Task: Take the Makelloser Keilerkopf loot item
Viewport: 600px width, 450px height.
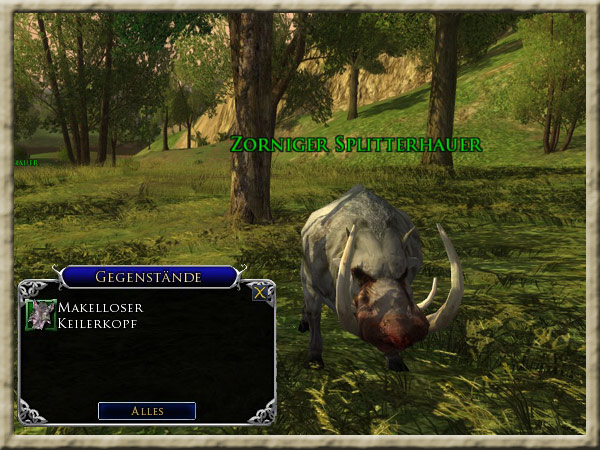Action: click(x=41, y=314)
